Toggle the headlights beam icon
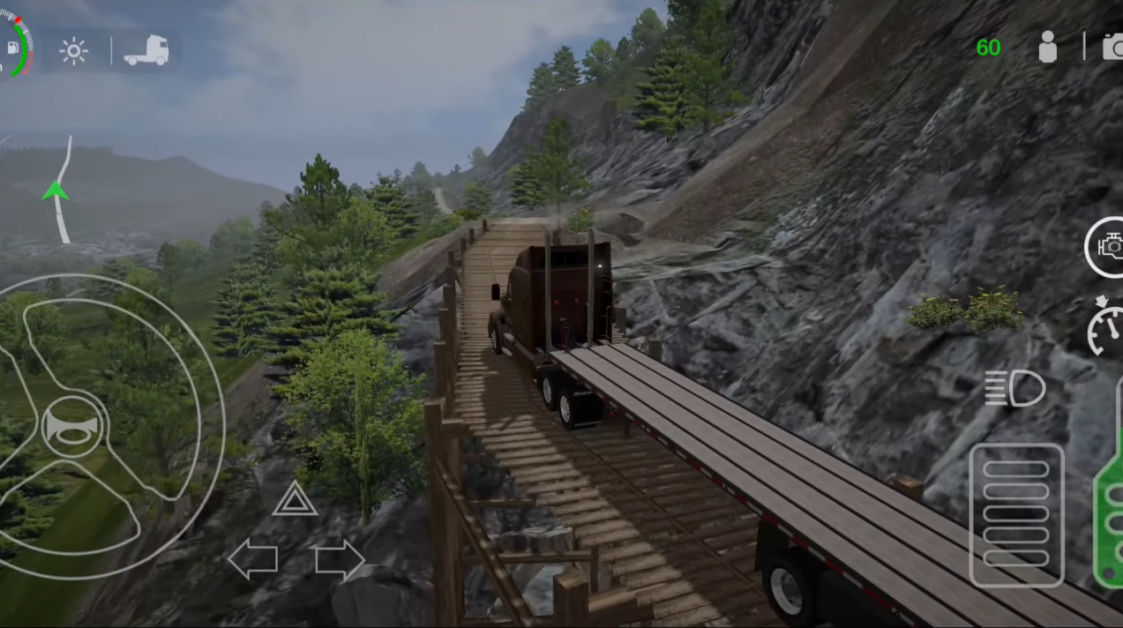Viewport: 1123px width, 628px height. point(1014,389)
